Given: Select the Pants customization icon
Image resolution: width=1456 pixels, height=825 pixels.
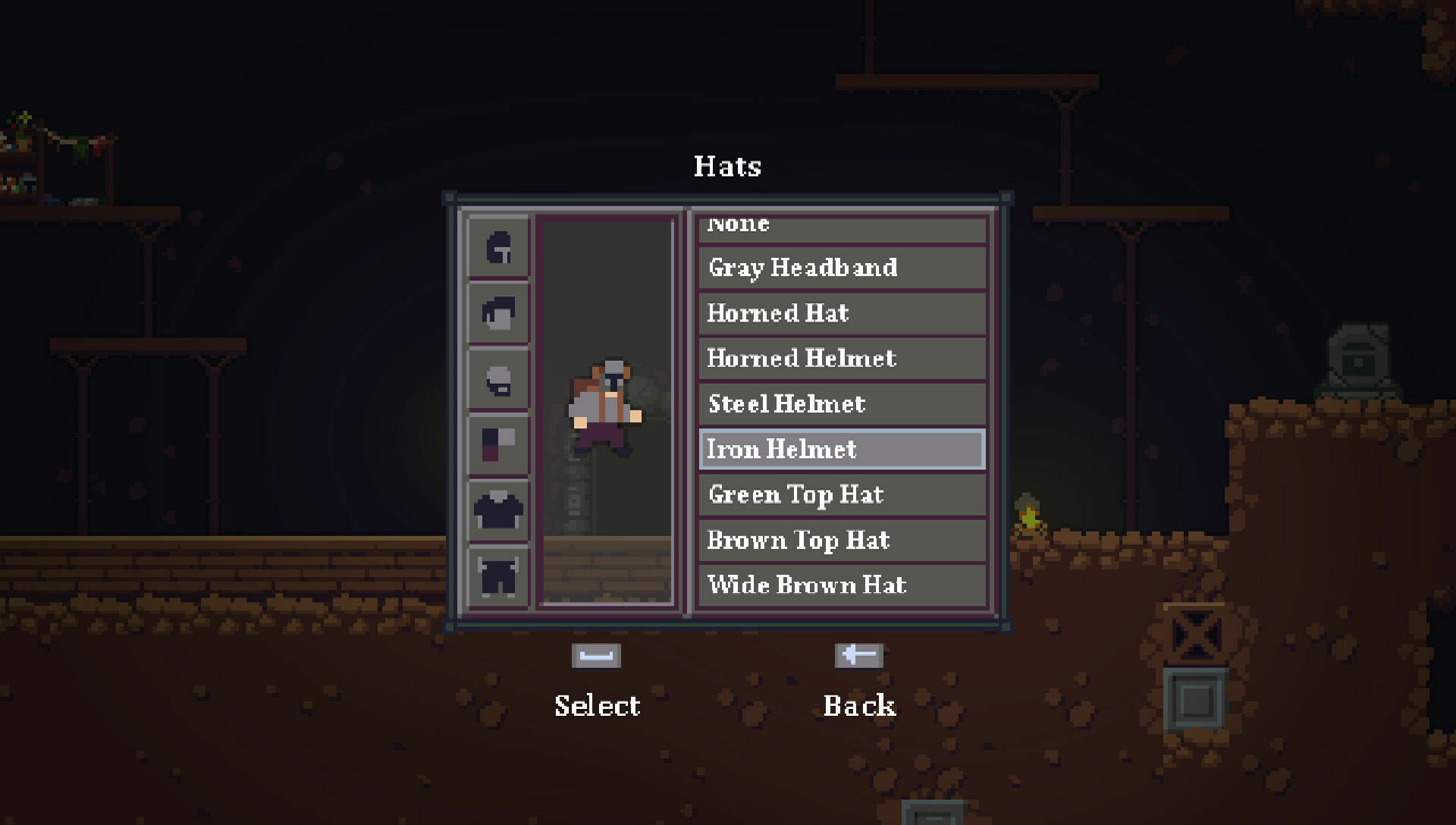Looking at the screenshot, I should pyautogui.click(x=498, y=570).
